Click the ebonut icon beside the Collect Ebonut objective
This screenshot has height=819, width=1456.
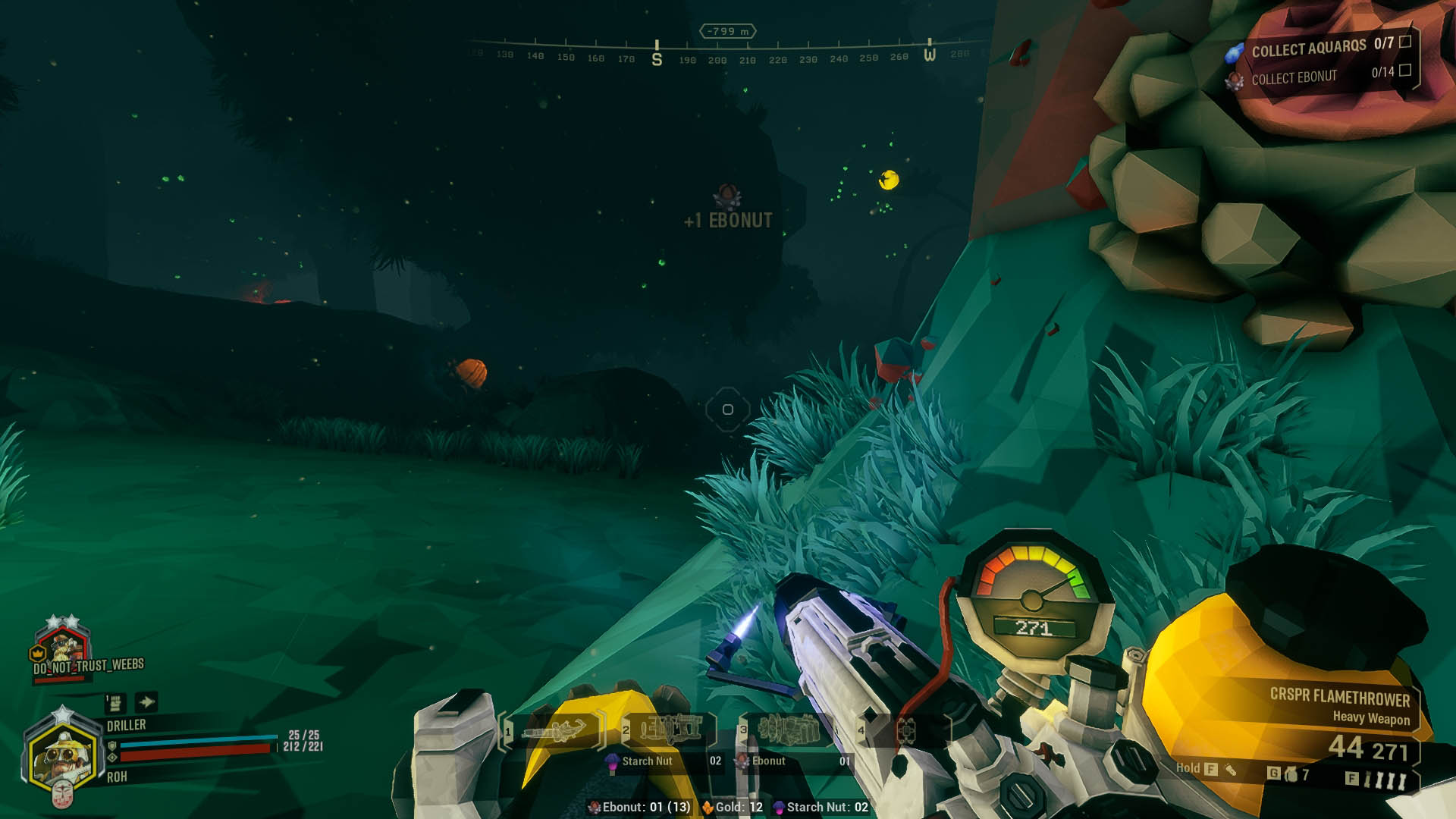1235,82
